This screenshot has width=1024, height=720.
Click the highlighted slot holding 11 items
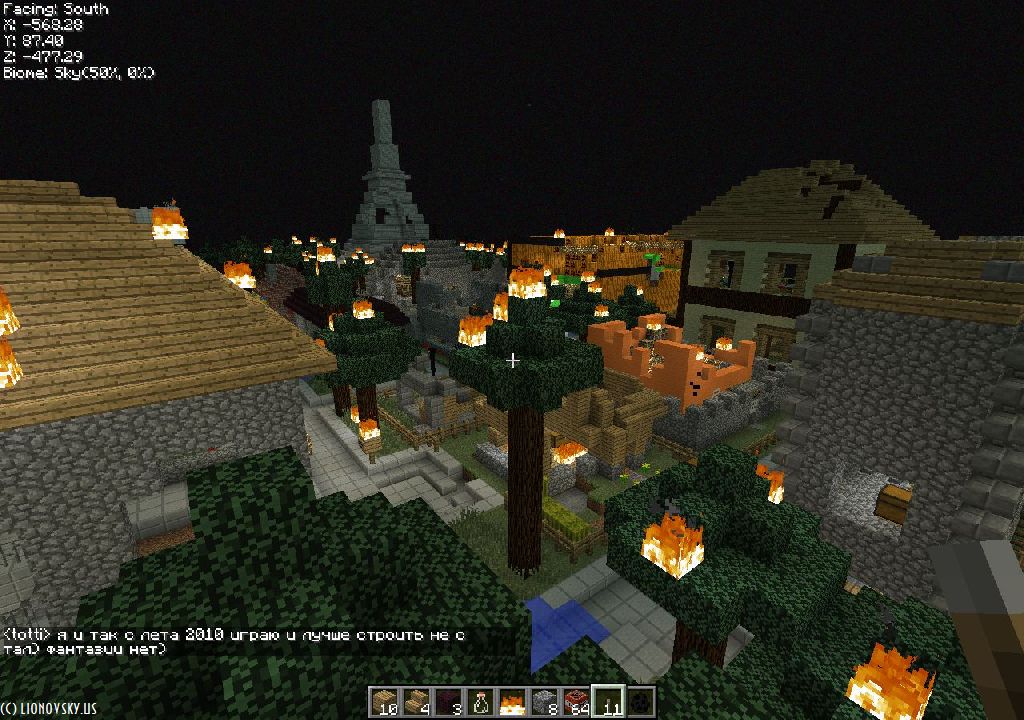click(608, 702)
